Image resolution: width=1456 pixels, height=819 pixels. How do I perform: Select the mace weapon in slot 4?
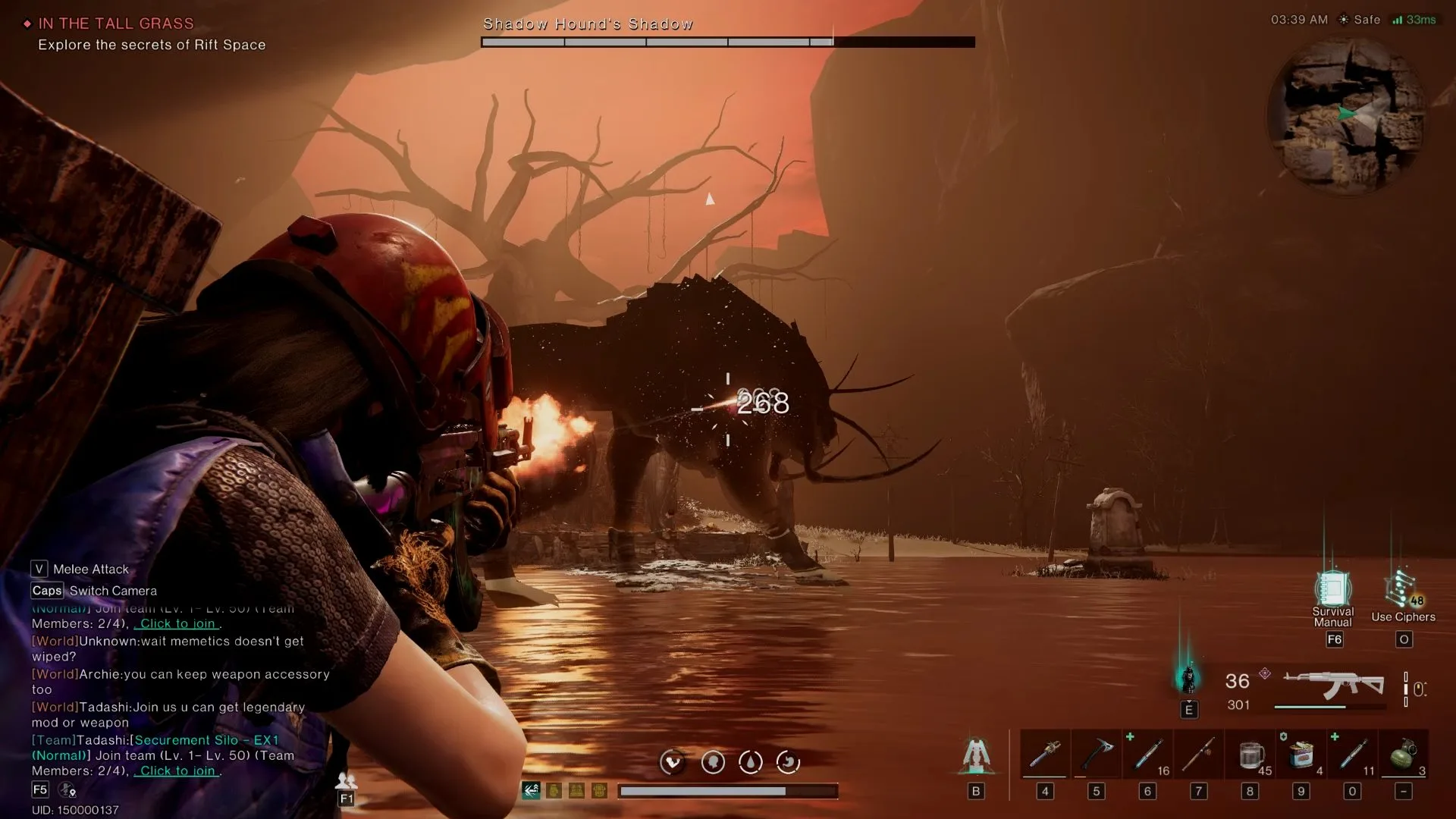1045,754
